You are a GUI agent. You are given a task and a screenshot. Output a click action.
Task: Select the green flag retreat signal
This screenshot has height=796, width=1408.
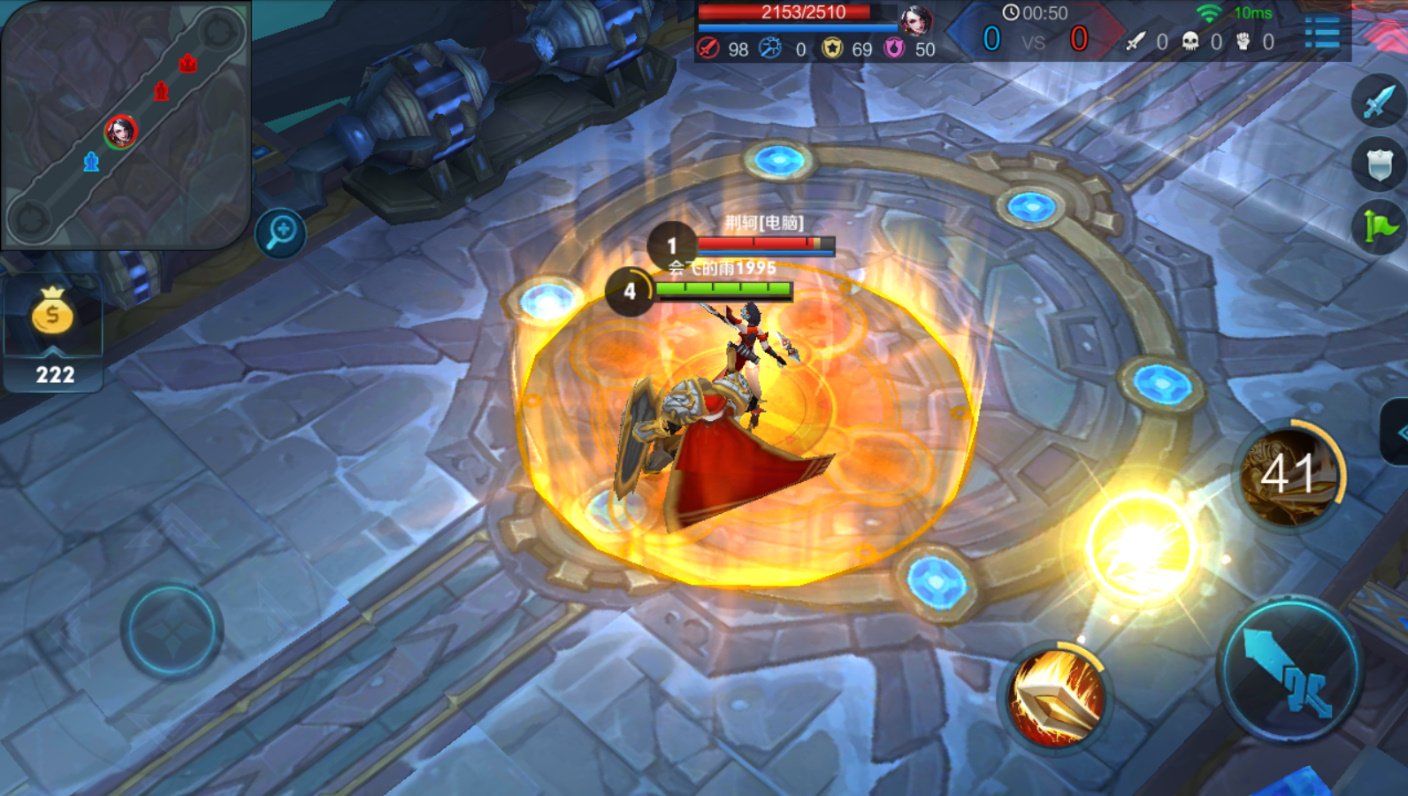(x=1376, y=222)
